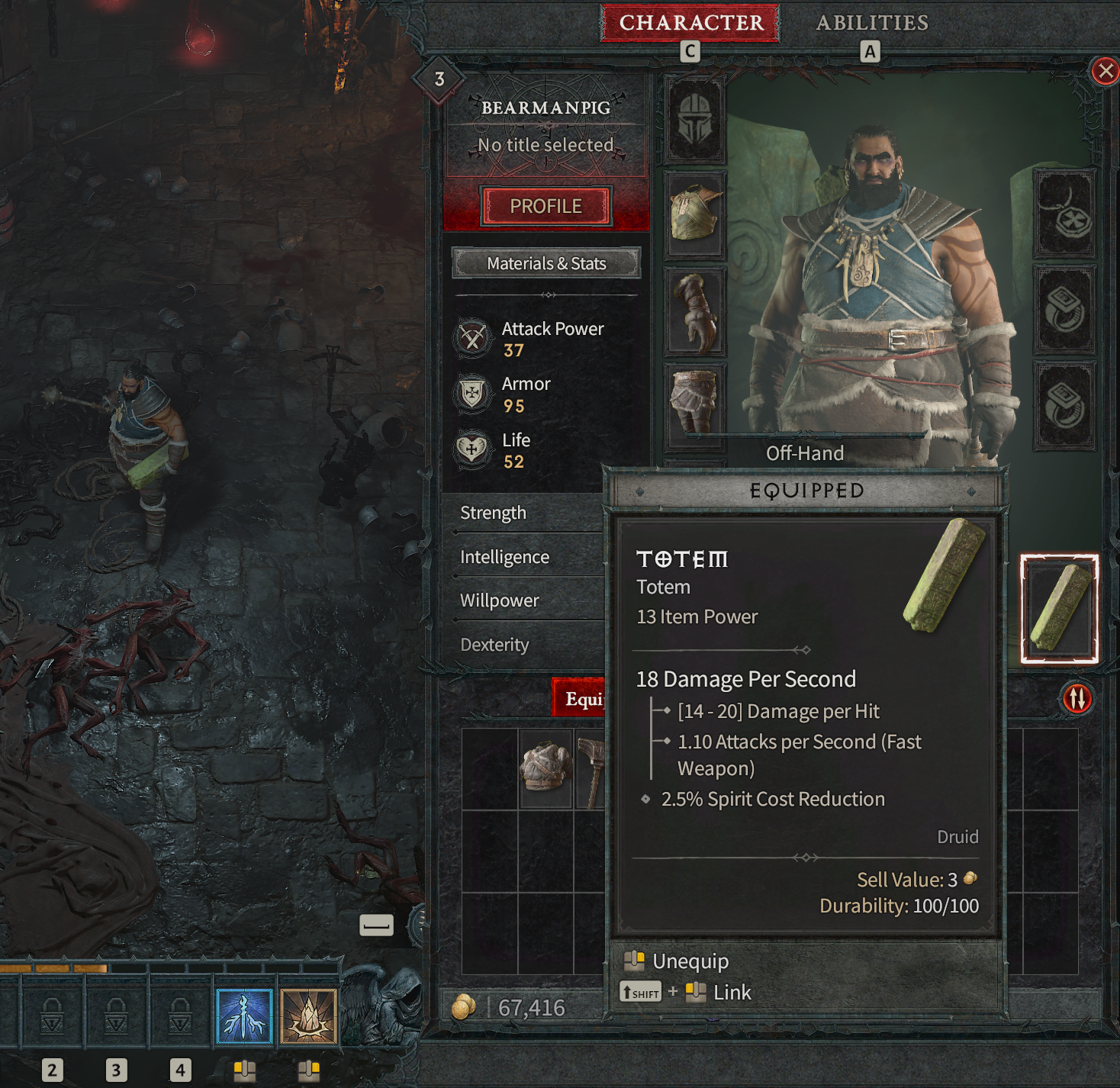Activate the earth spike skill icon

[x=308, y=1016]
